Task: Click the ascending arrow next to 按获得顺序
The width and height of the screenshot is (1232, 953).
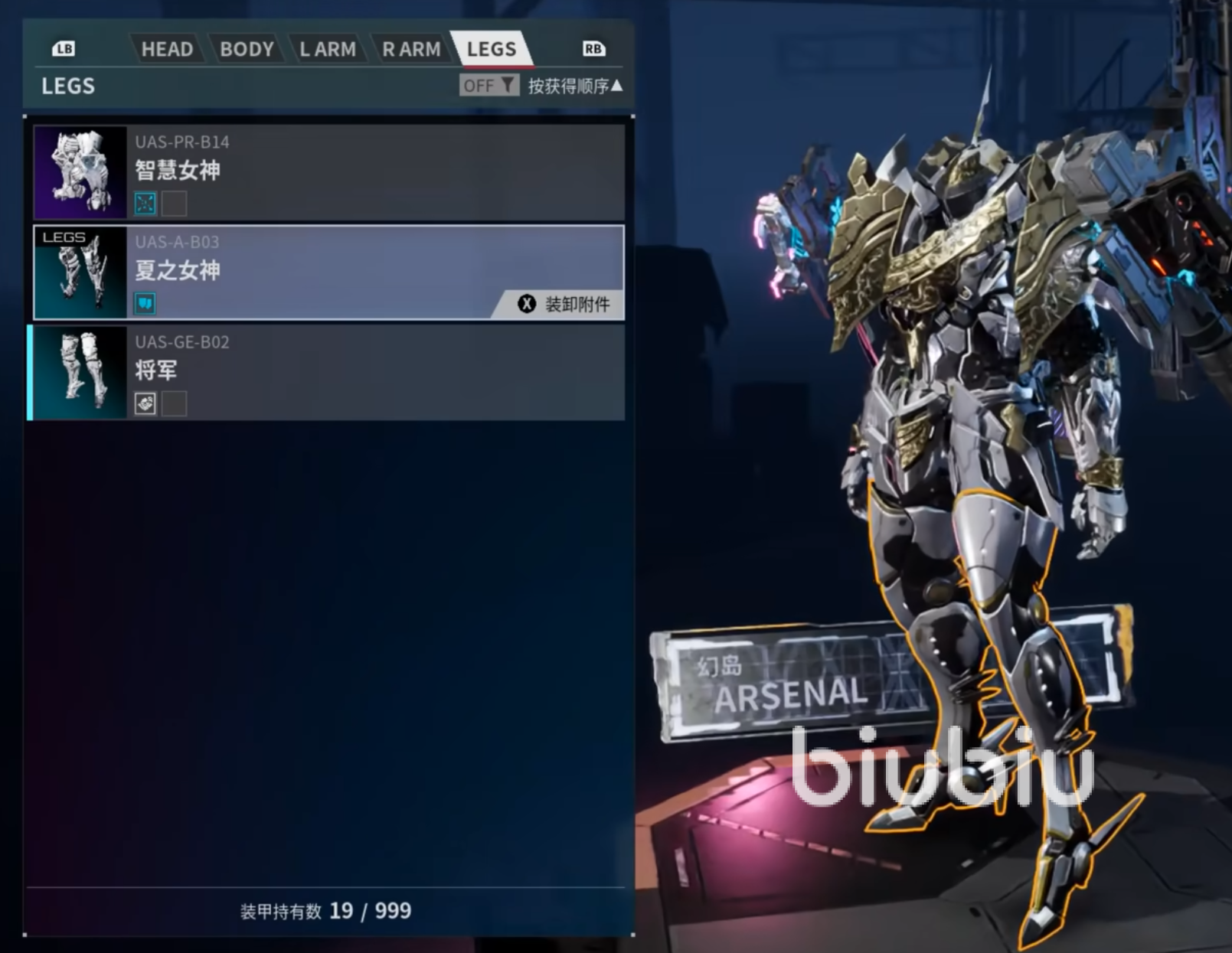Action: coord(616,86)
